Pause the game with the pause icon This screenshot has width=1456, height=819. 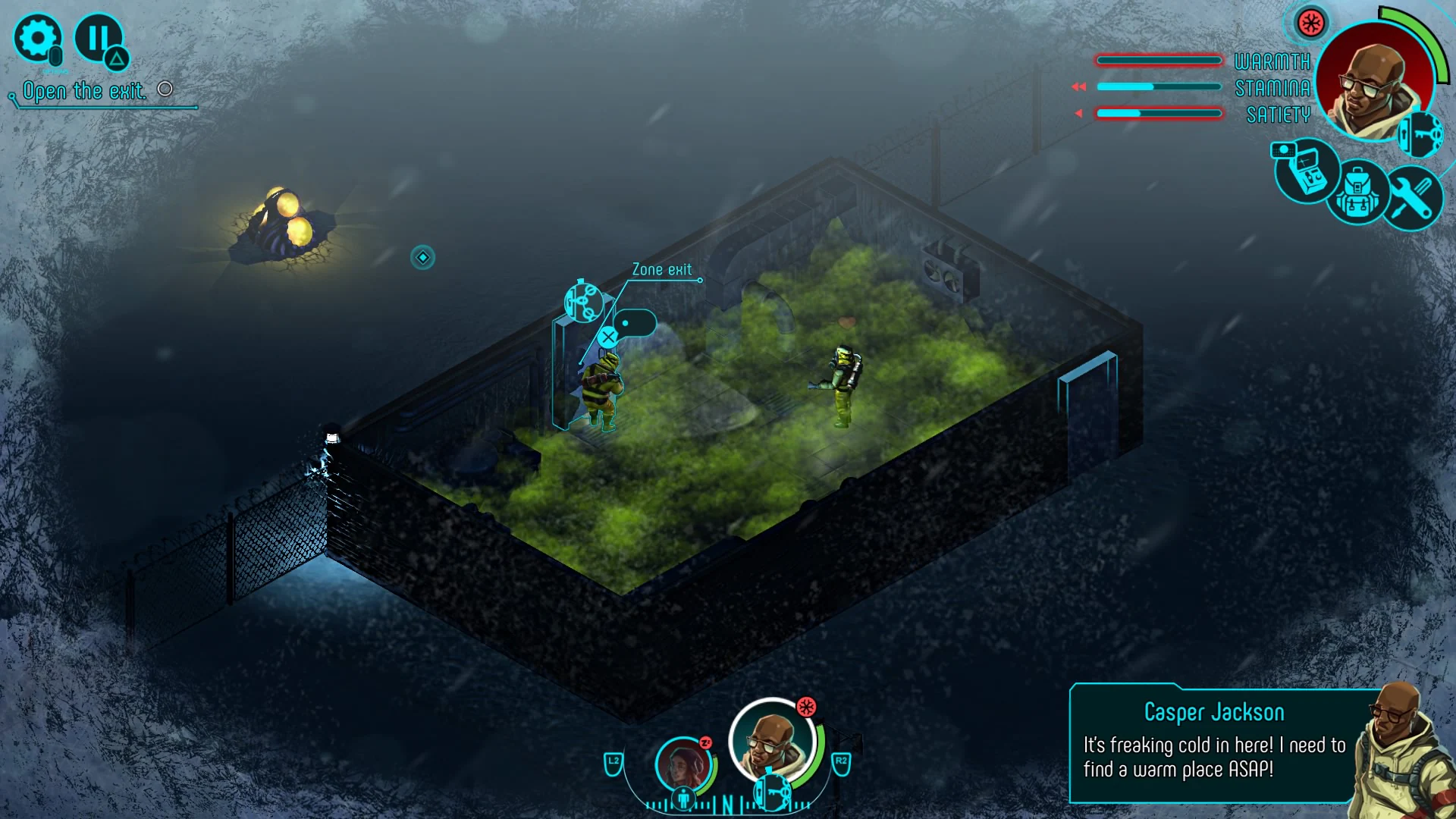(x=99, y=36)
